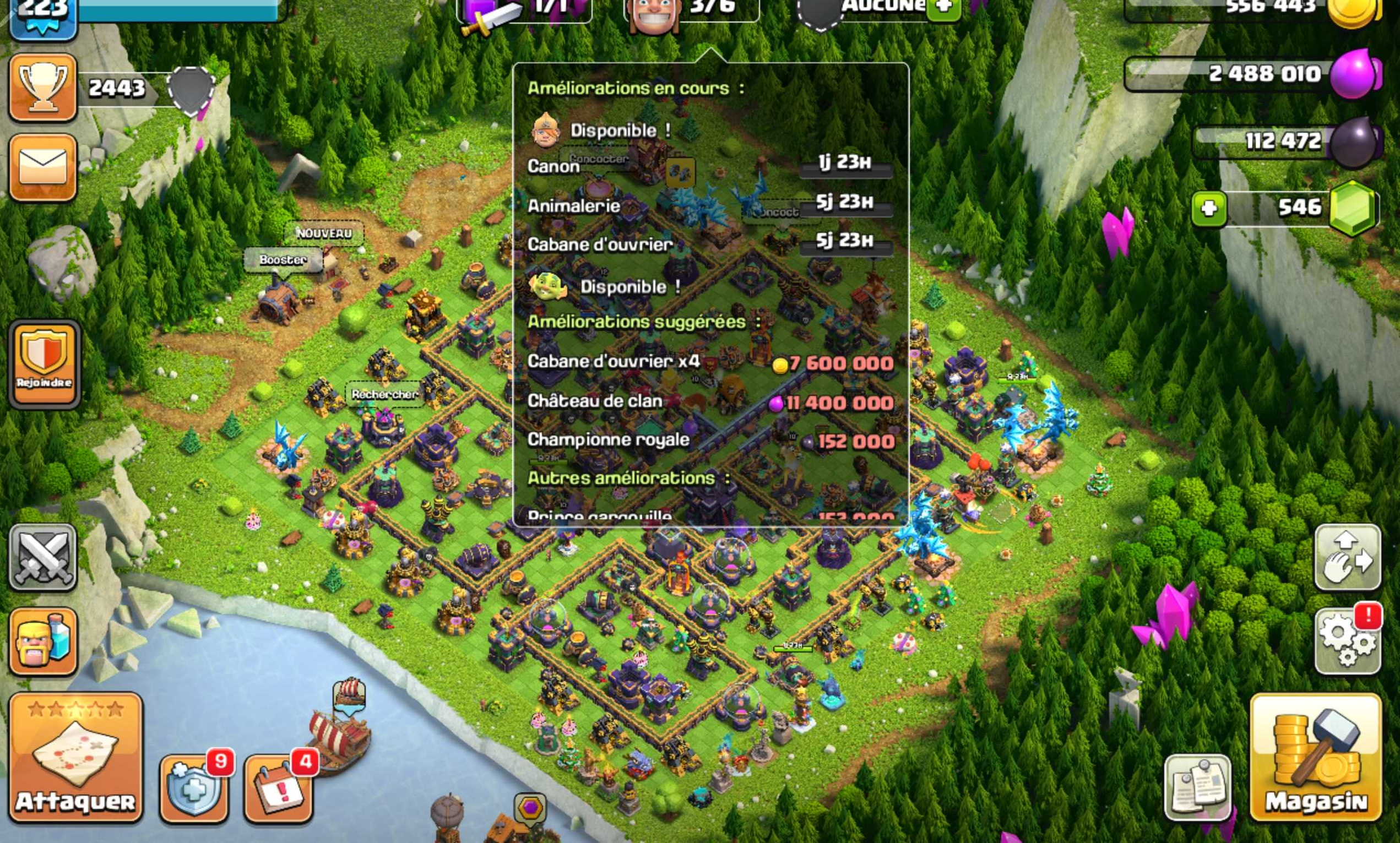This screenshot has width=1400, height=843.
Task: Open the blue shield plus button
Action: [194, 788]
